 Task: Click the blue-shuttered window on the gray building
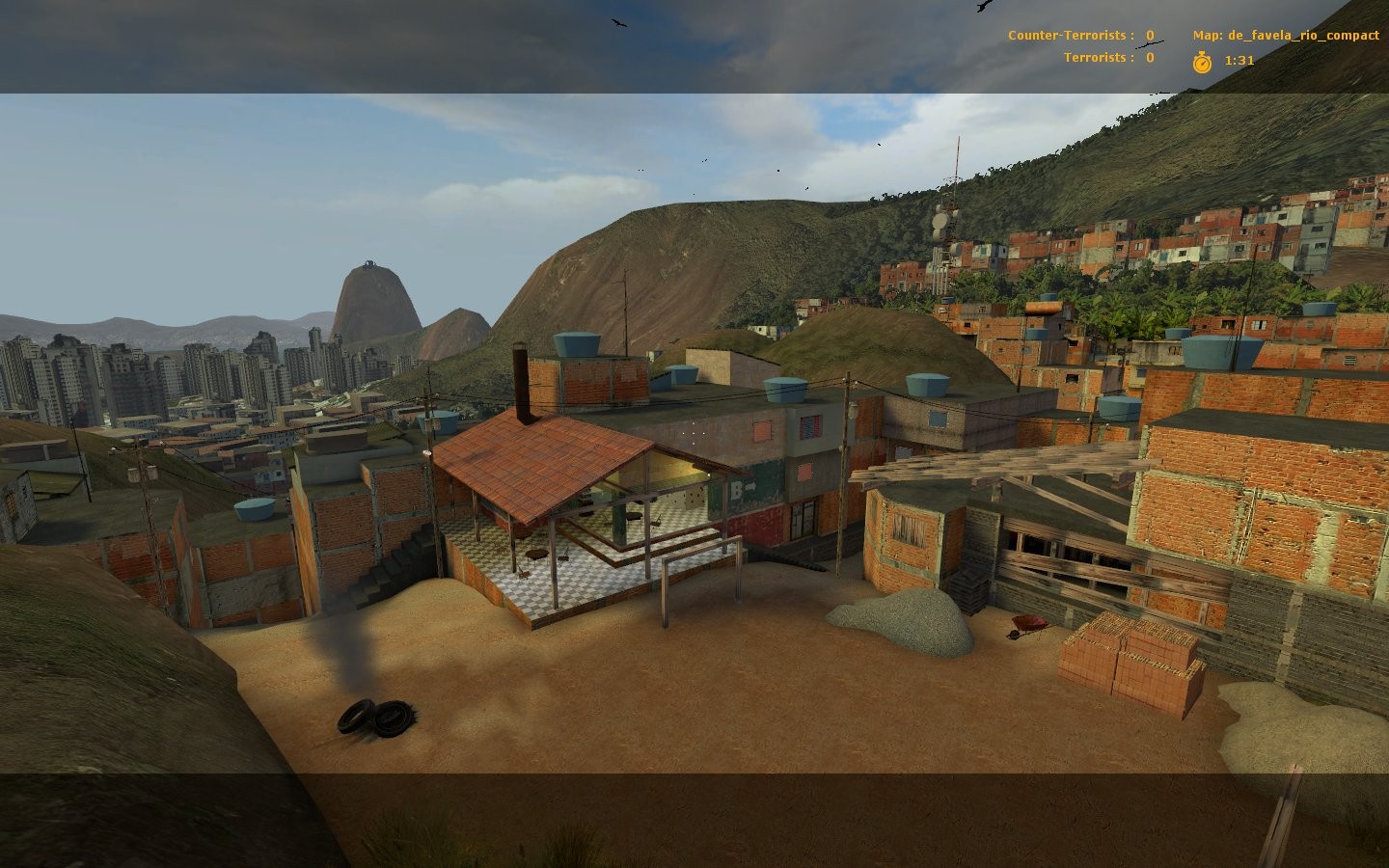810,426
